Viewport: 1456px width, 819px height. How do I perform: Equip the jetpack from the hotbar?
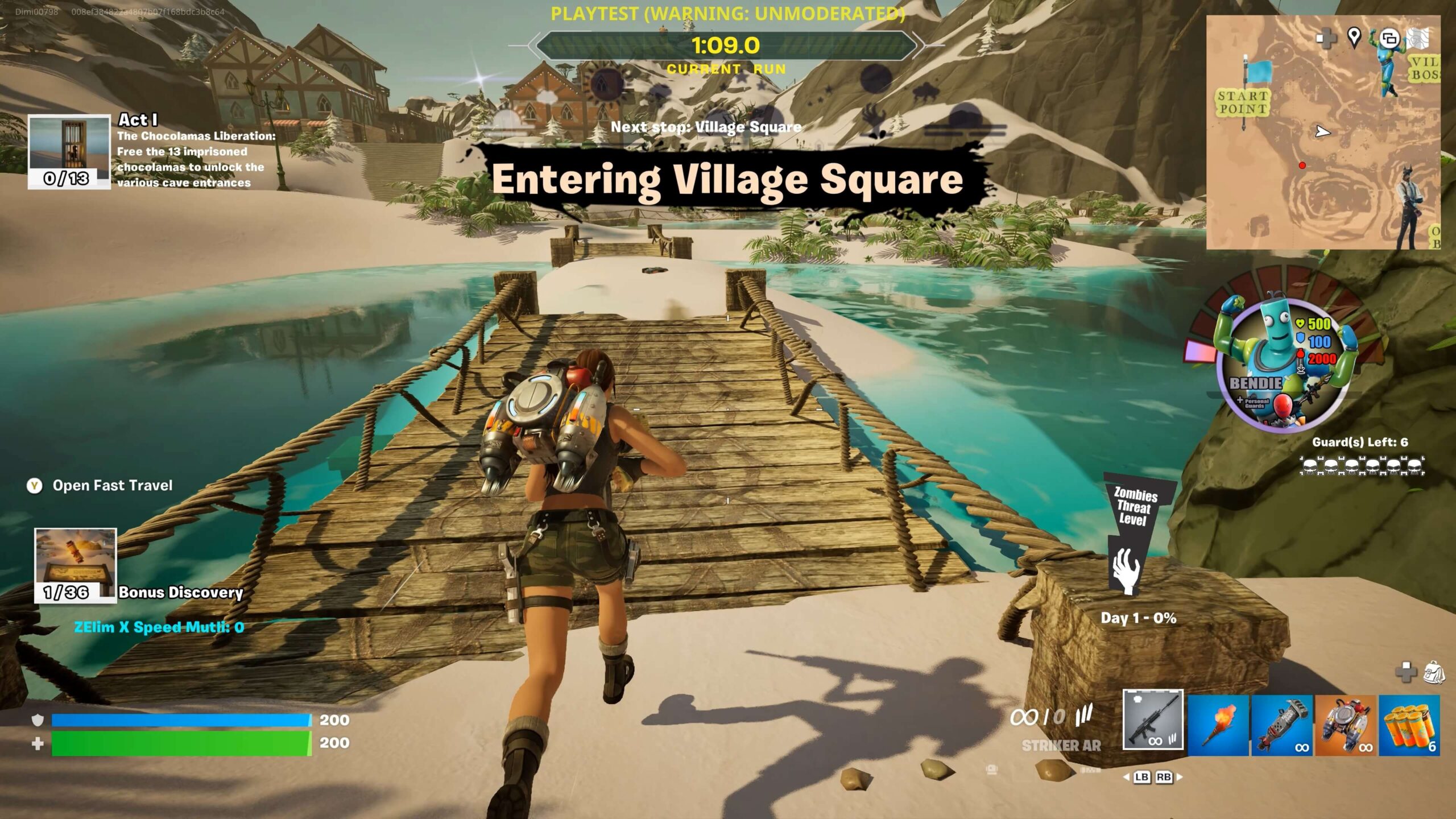click(x=1345, y=725)
